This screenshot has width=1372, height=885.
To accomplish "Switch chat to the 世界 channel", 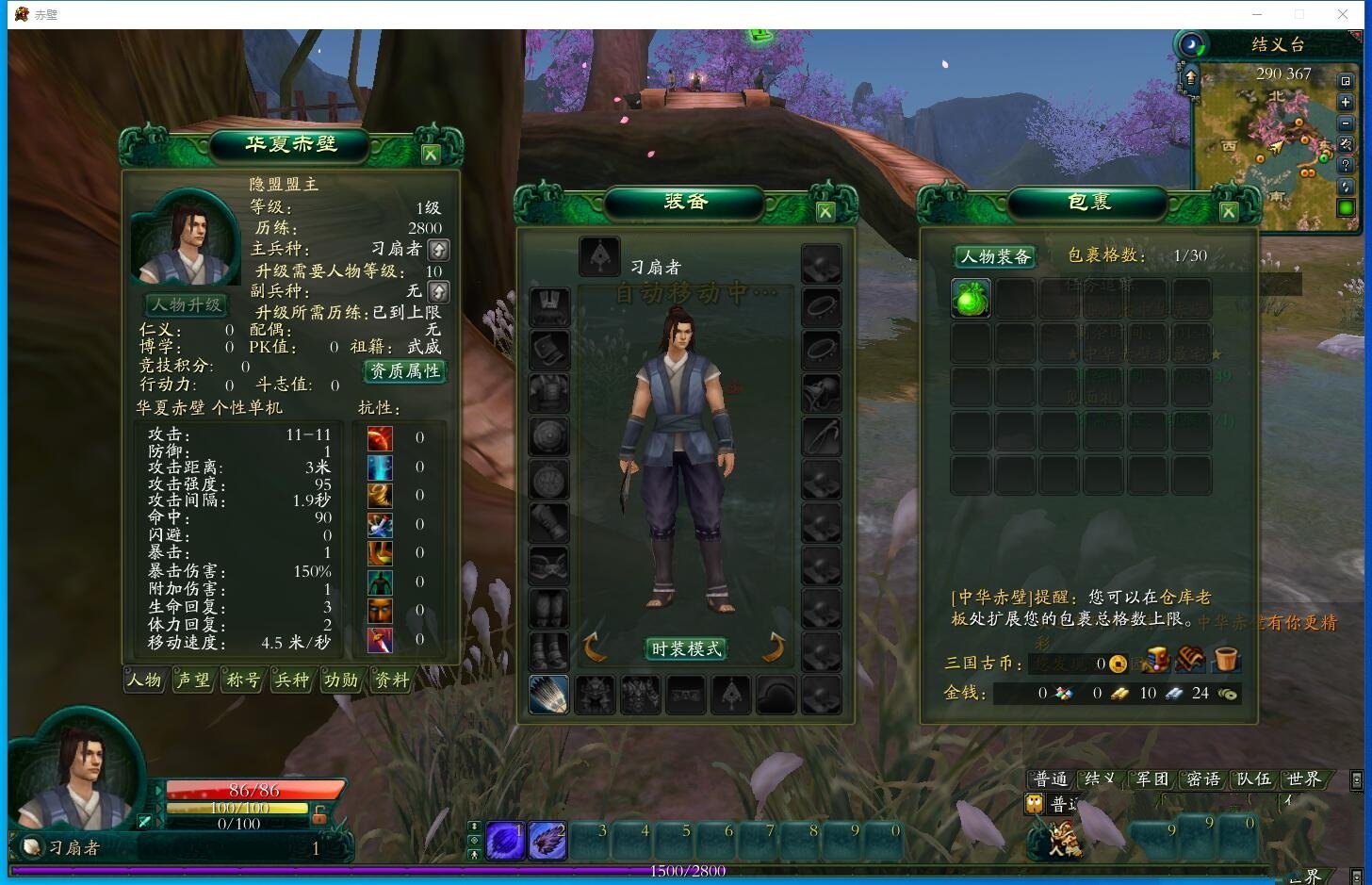I will click(x=1303, y=779).
